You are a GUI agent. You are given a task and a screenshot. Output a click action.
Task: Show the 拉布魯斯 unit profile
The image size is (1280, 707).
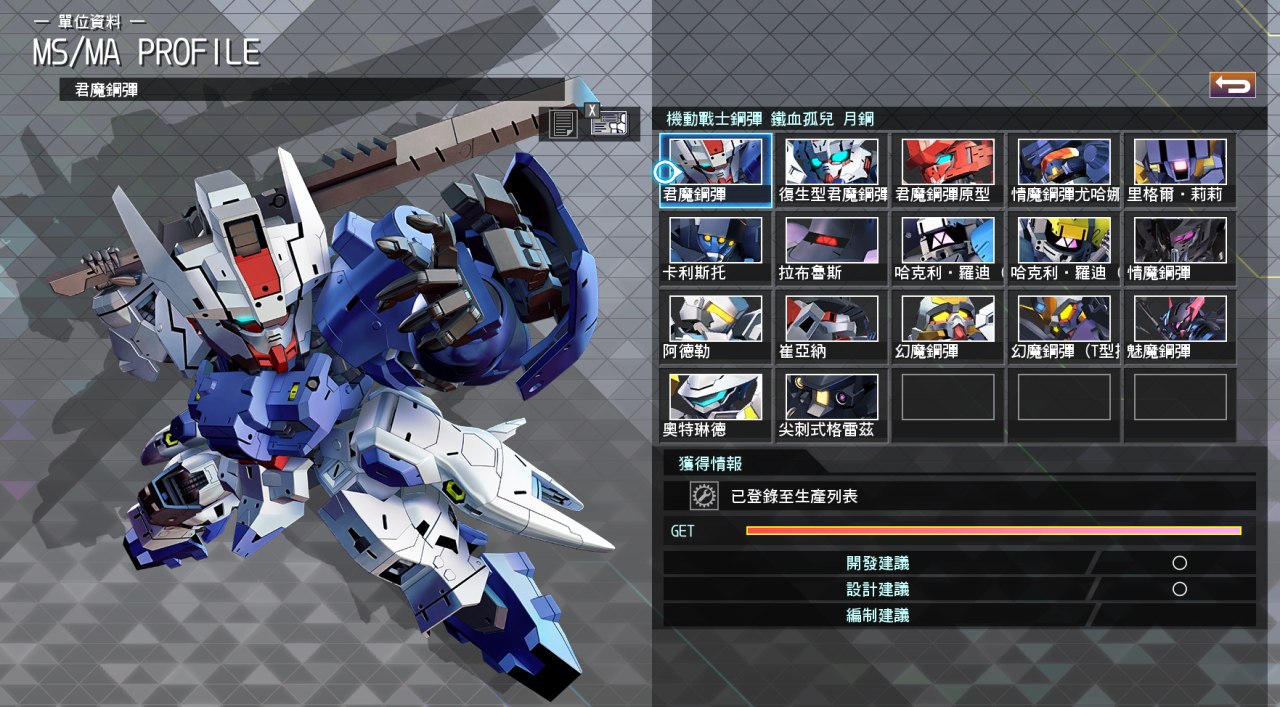[832, 248]
